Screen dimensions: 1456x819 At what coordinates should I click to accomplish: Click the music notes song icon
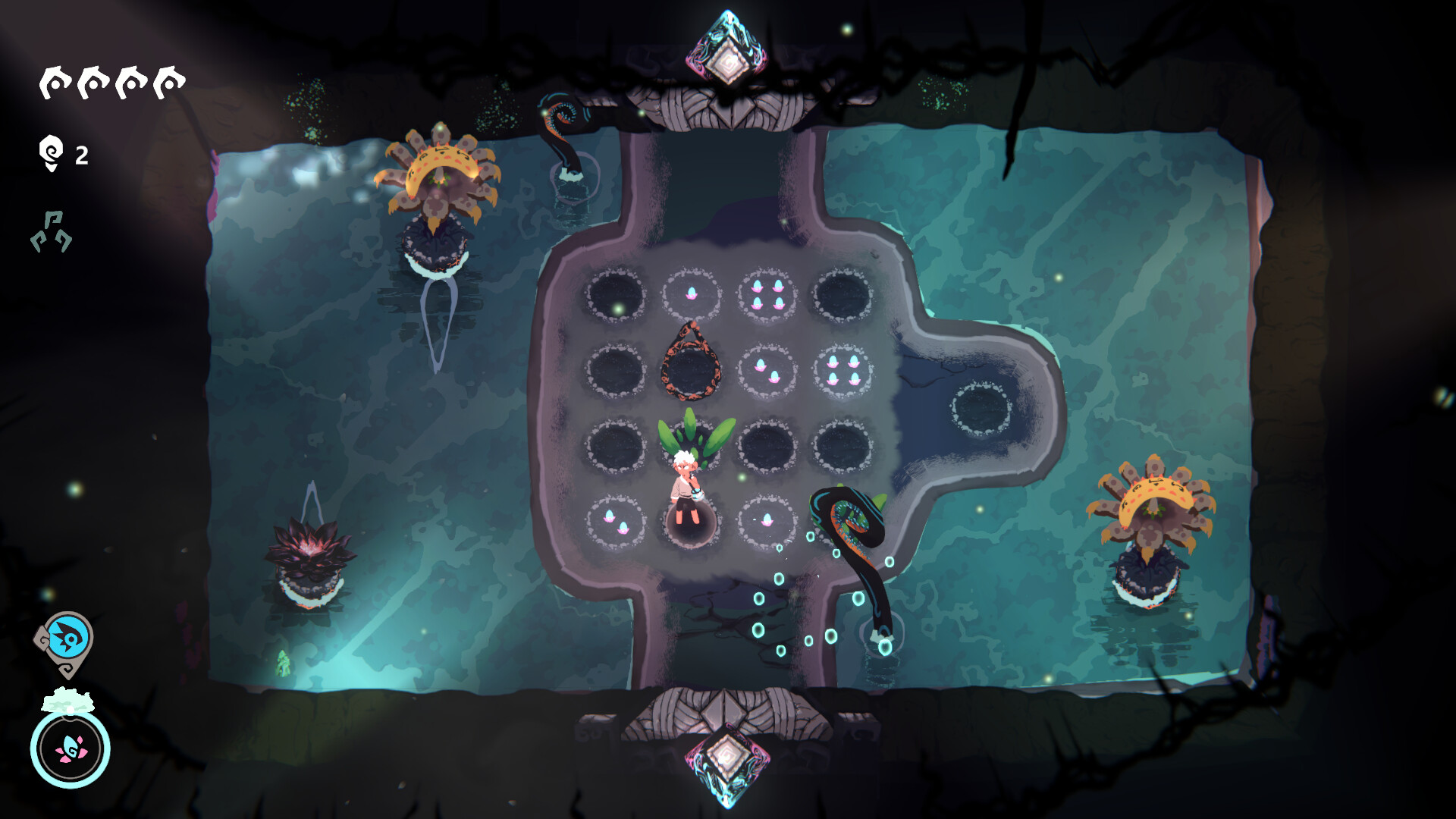[52, 231]
